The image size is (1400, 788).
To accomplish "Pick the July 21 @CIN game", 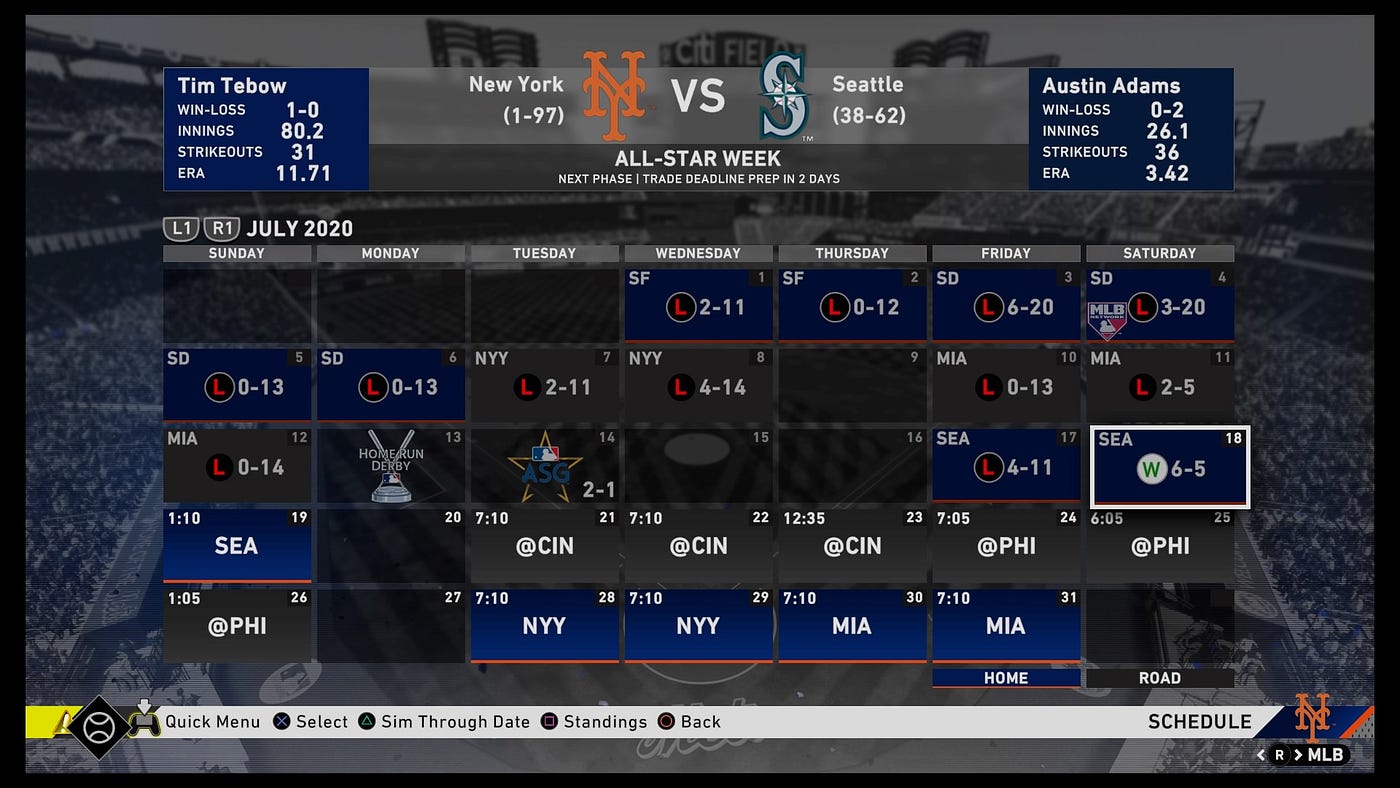I will coord(544,545).
